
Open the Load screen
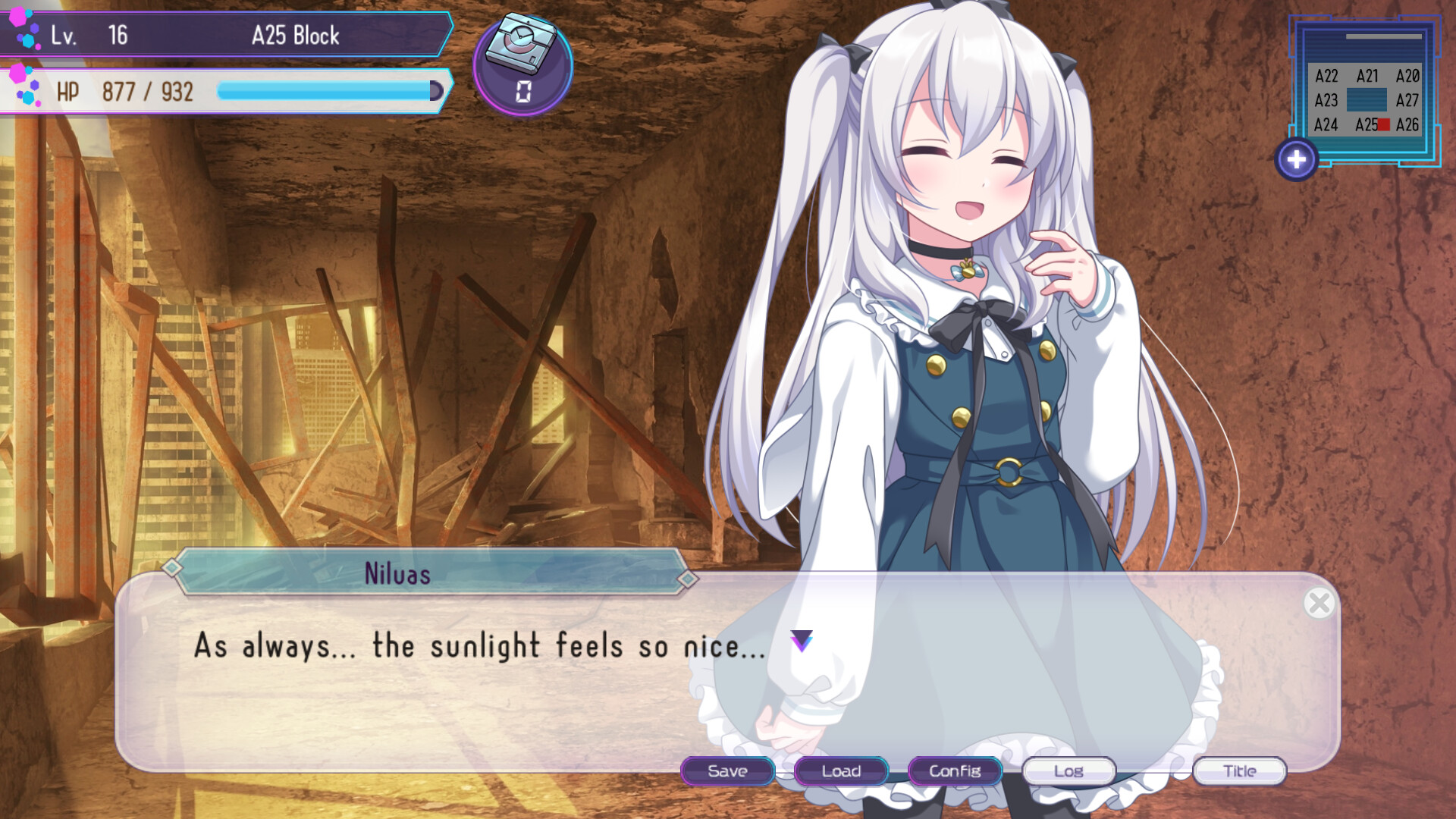pos(840,771)
